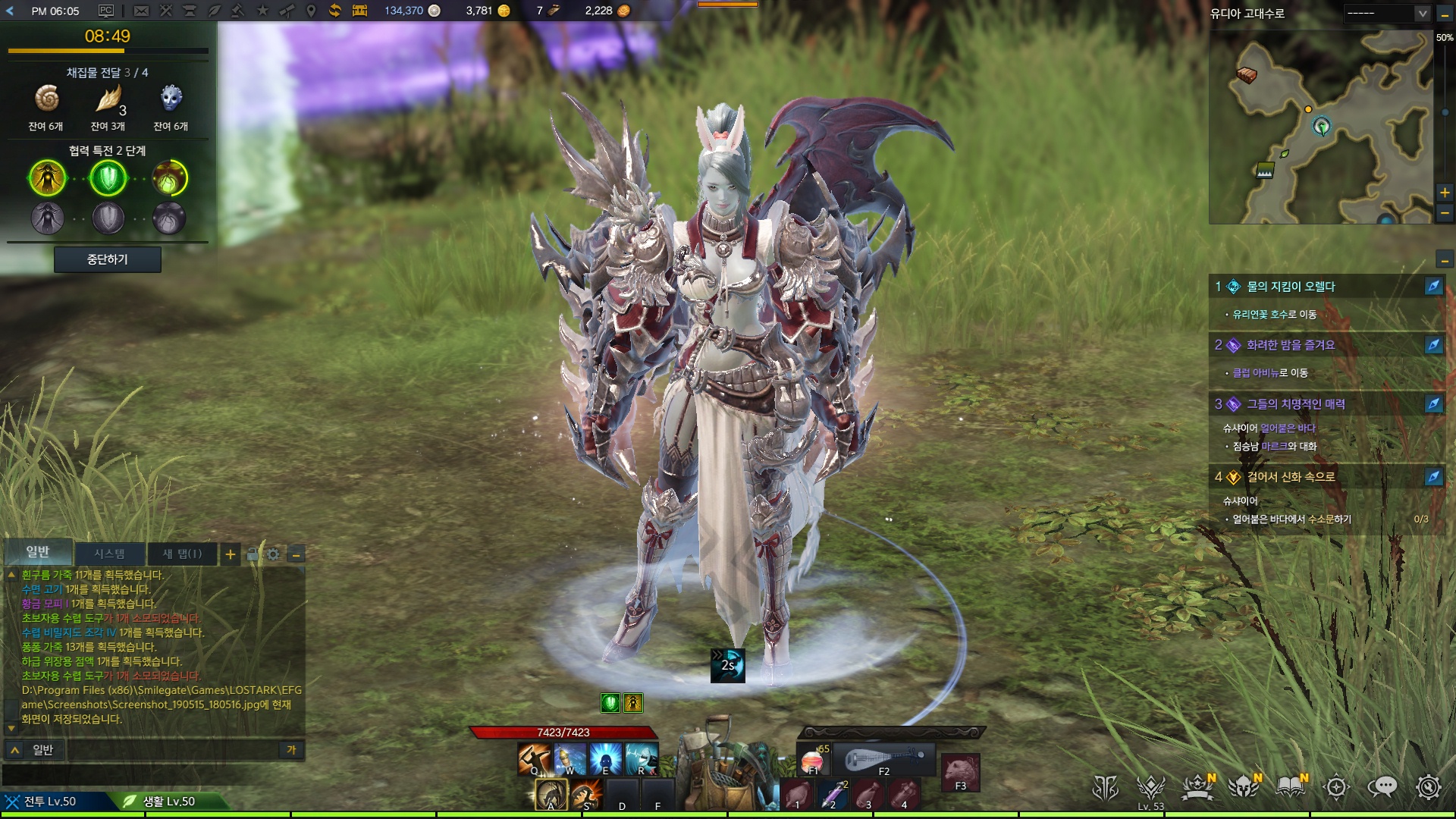The height and width of the screenshot is (819, 1456).
Task: Switch to the 생활 Lv.50 mode
Action: point(168,801)
